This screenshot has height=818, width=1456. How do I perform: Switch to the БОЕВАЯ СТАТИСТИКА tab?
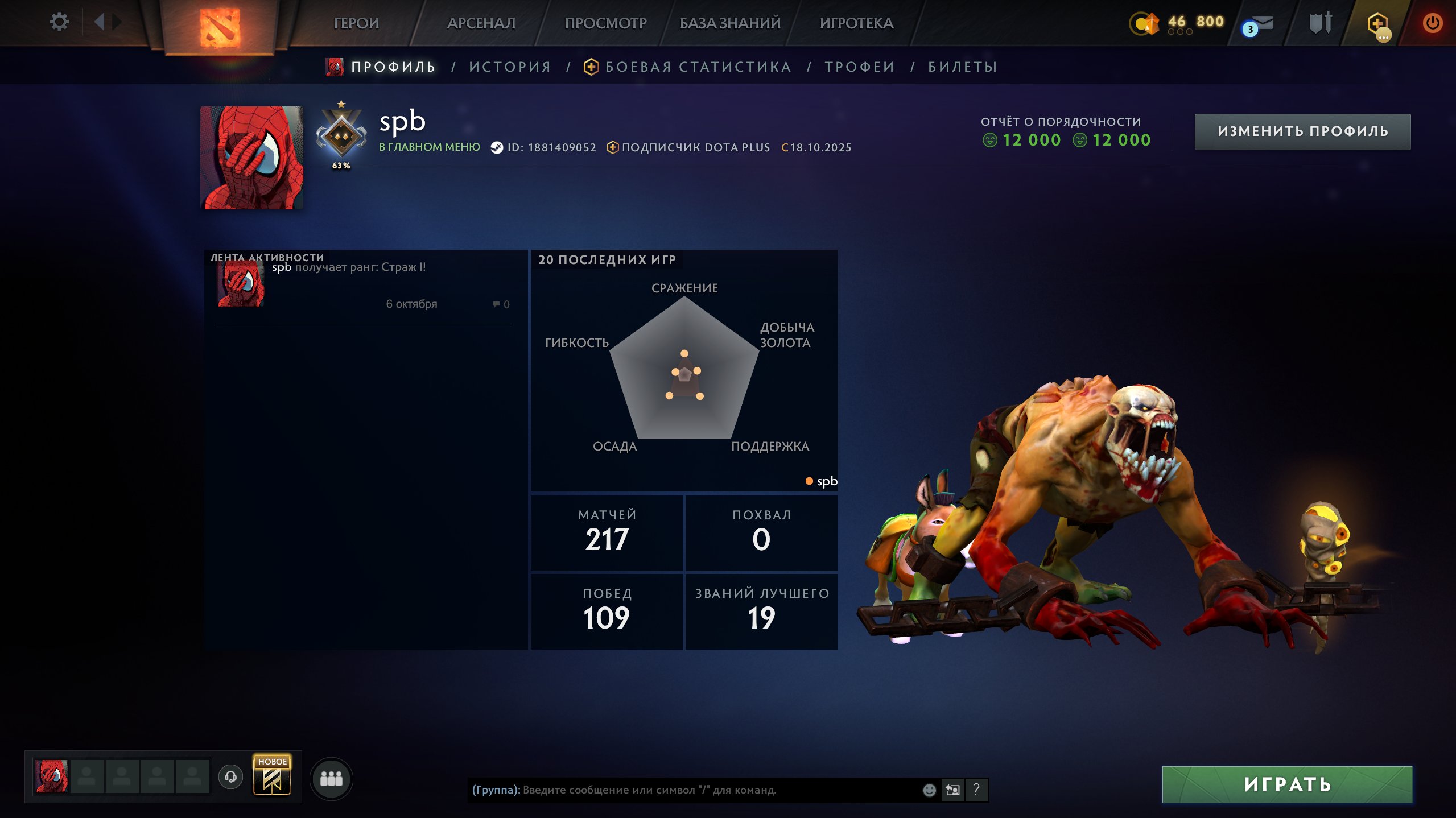(698, 67)
